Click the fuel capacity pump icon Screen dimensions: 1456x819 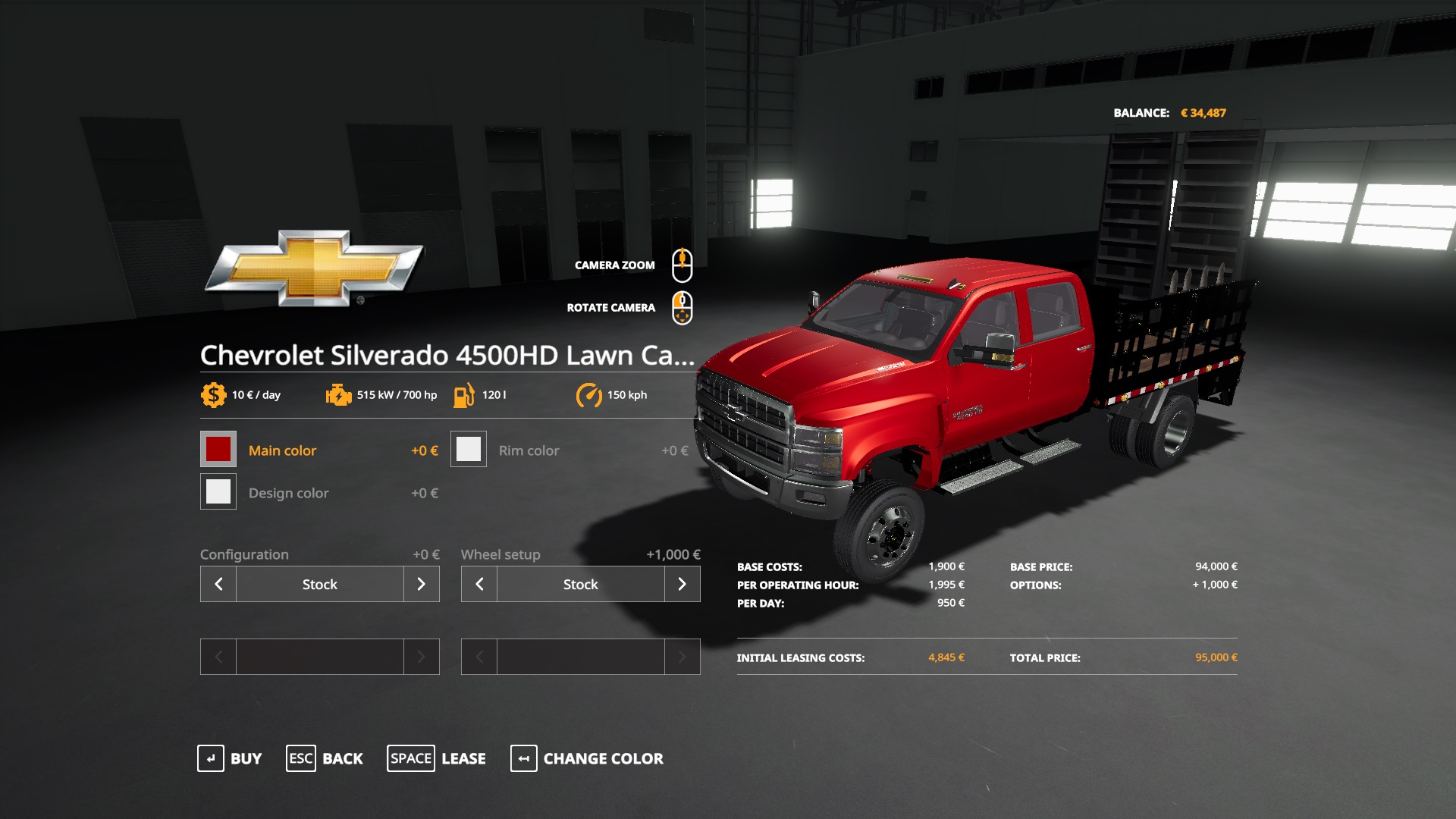click(x=465, y=394)
